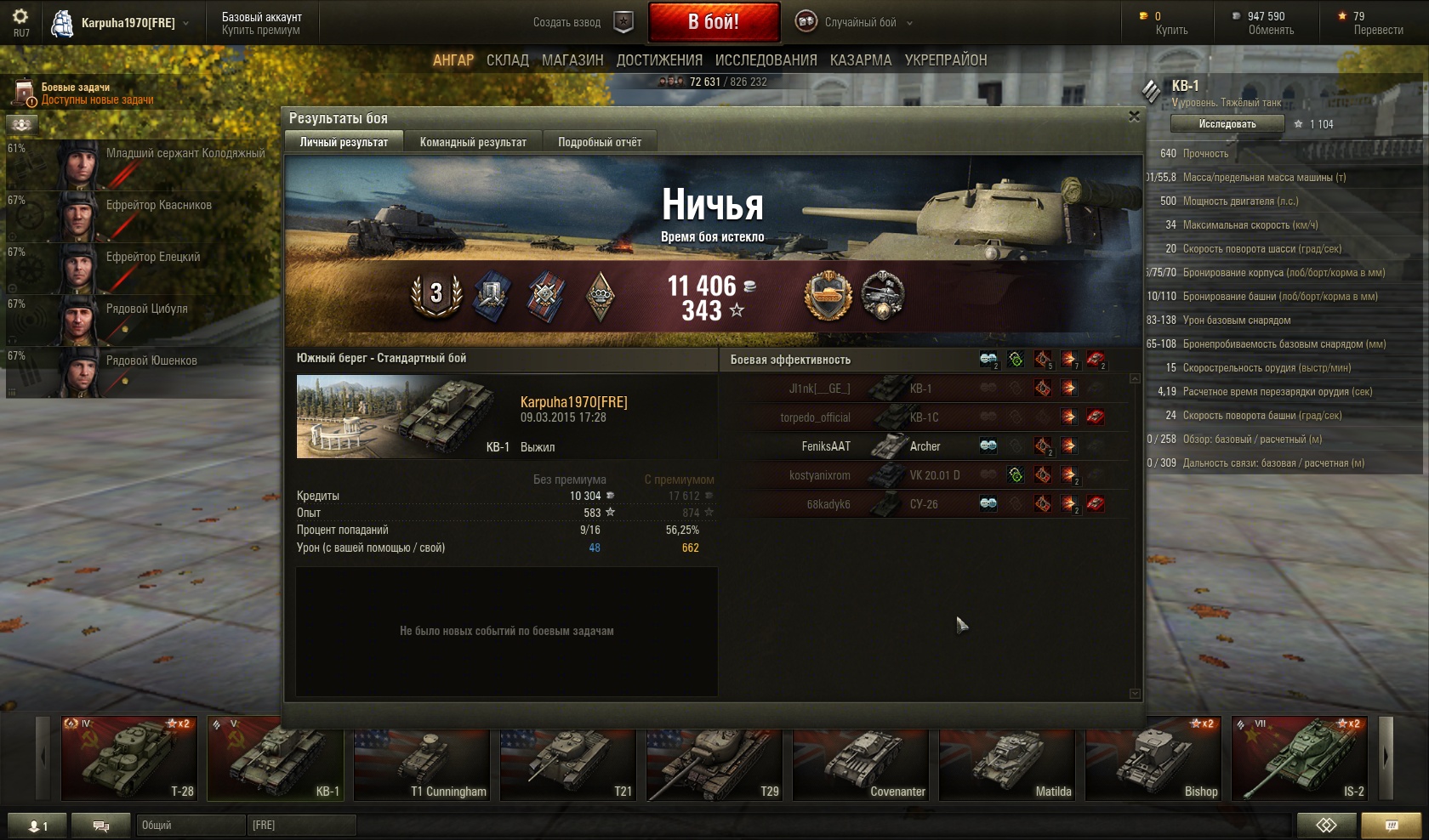Click the Исследовать button for КВ-1
Image resolution: width=1429 pixels, height=840 pixels.
click(x=1227, y=124)
